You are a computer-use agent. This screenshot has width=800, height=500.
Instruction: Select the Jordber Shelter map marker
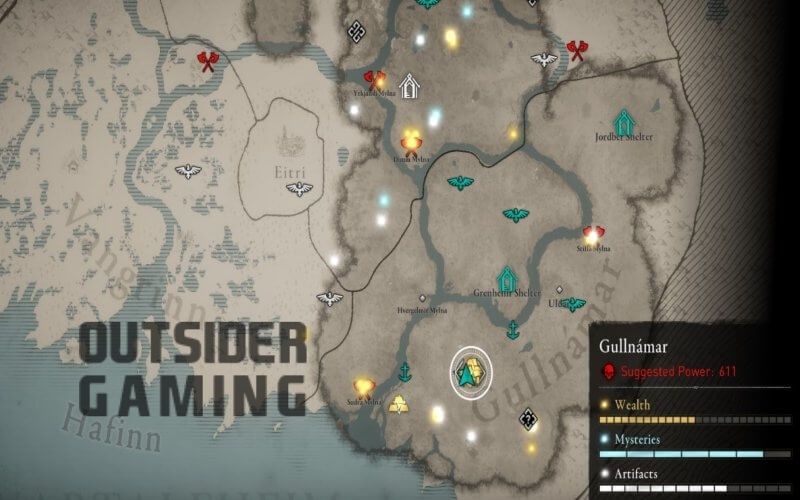point(625,122)
